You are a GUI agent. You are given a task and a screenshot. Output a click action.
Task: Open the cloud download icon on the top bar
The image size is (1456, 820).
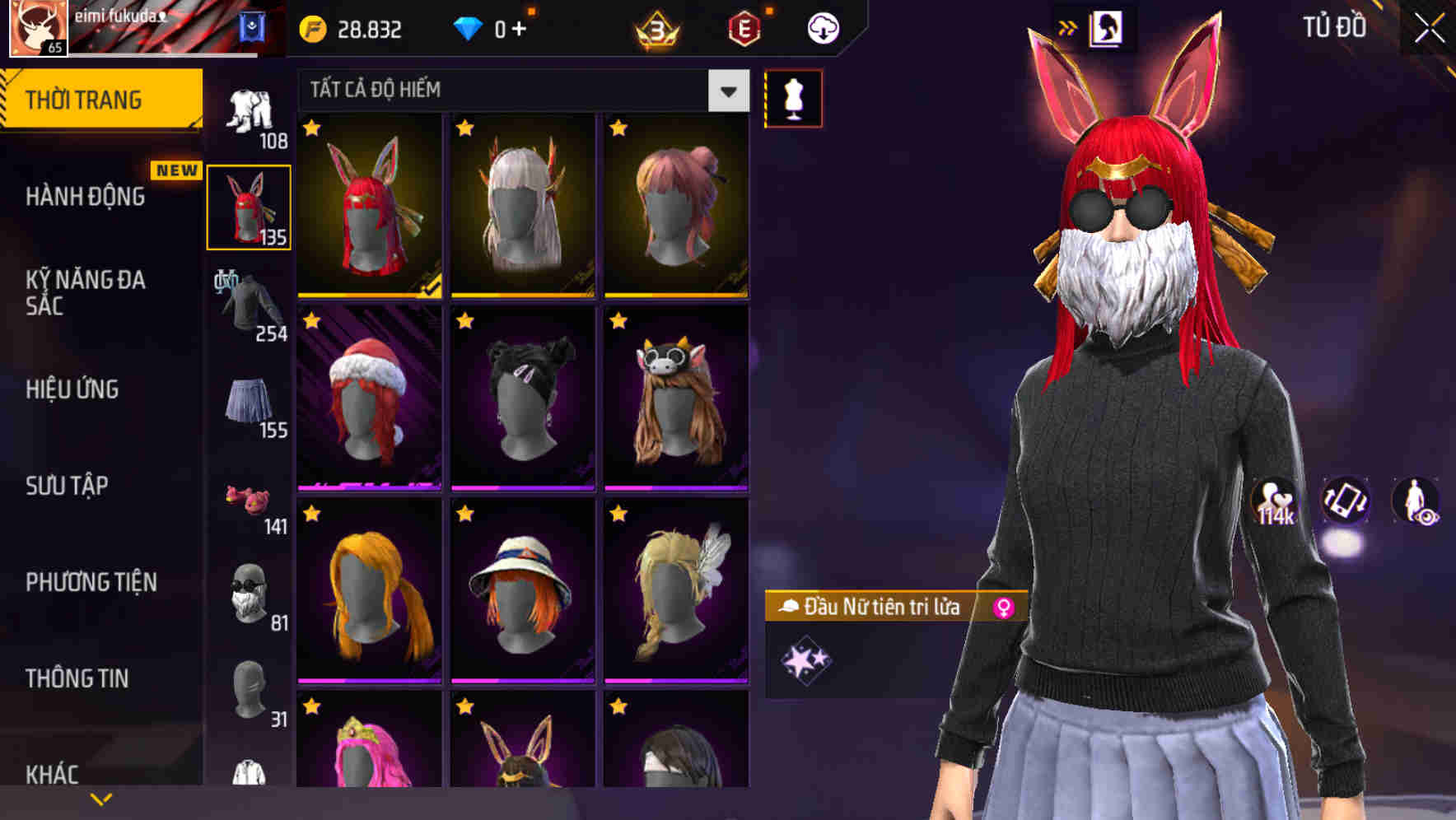[821, 27]
